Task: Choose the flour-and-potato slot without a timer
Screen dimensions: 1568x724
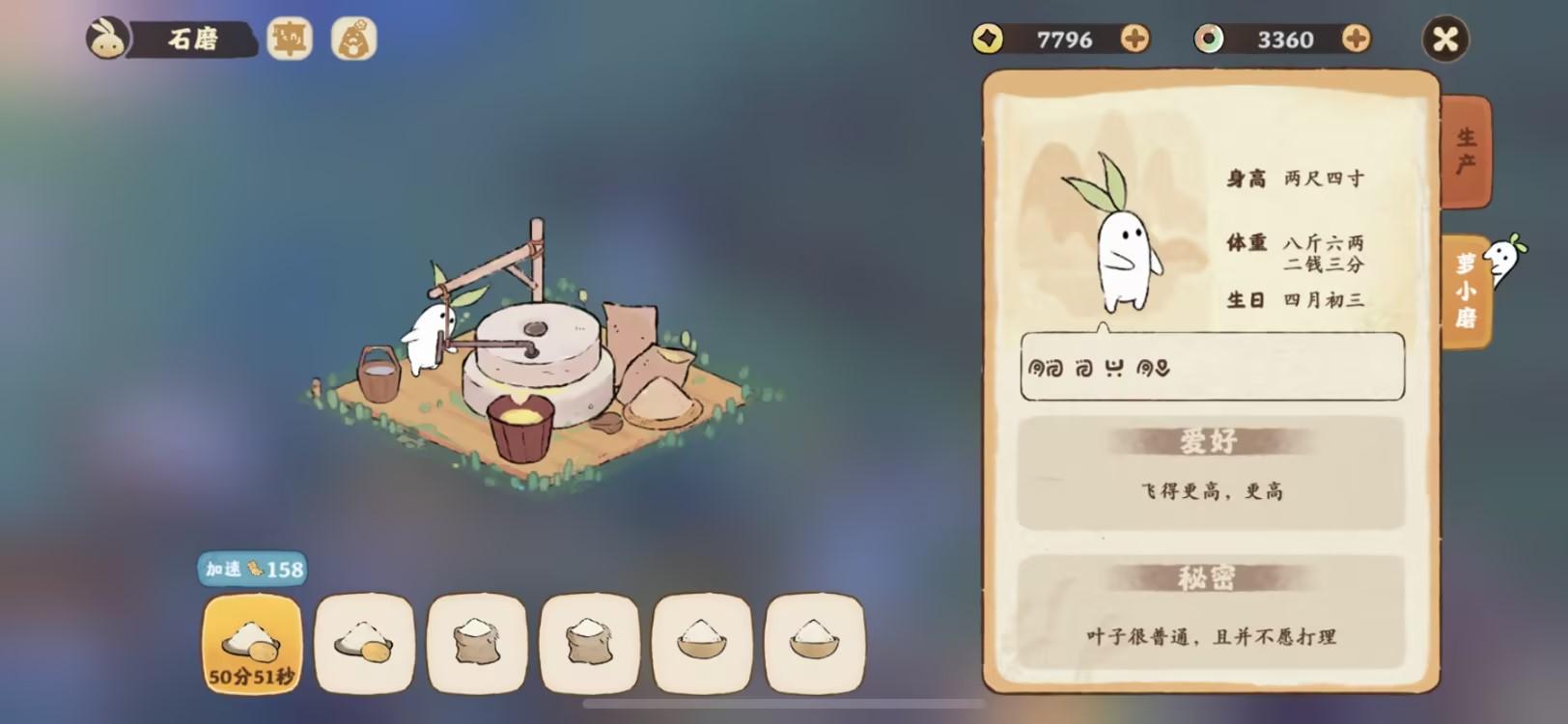Action: point(364,644)
